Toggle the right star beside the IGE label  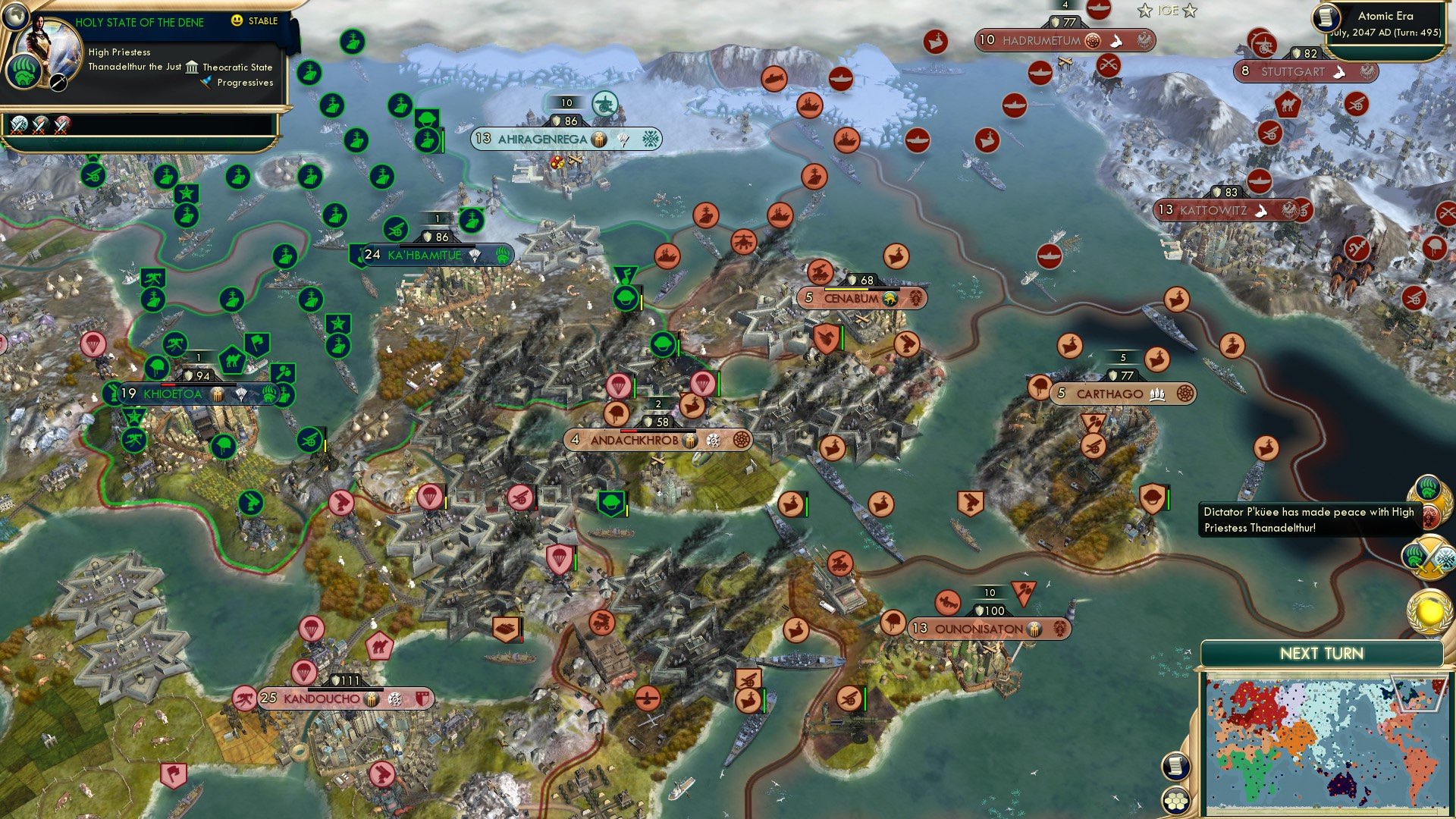pos(1188,11)
